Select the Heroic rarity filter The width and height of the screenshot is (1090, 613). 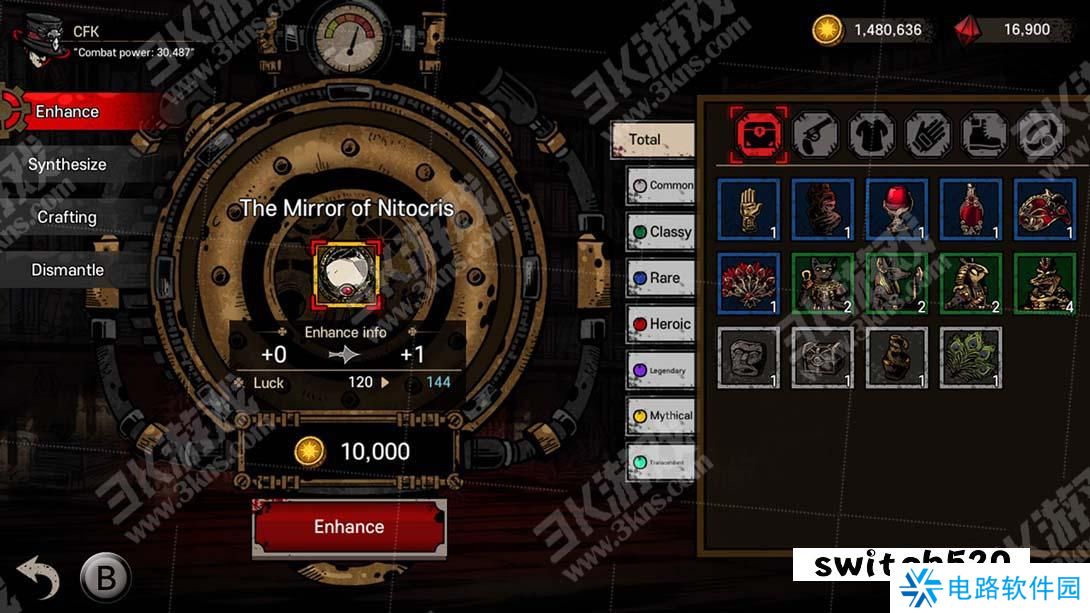click(661, 324)
